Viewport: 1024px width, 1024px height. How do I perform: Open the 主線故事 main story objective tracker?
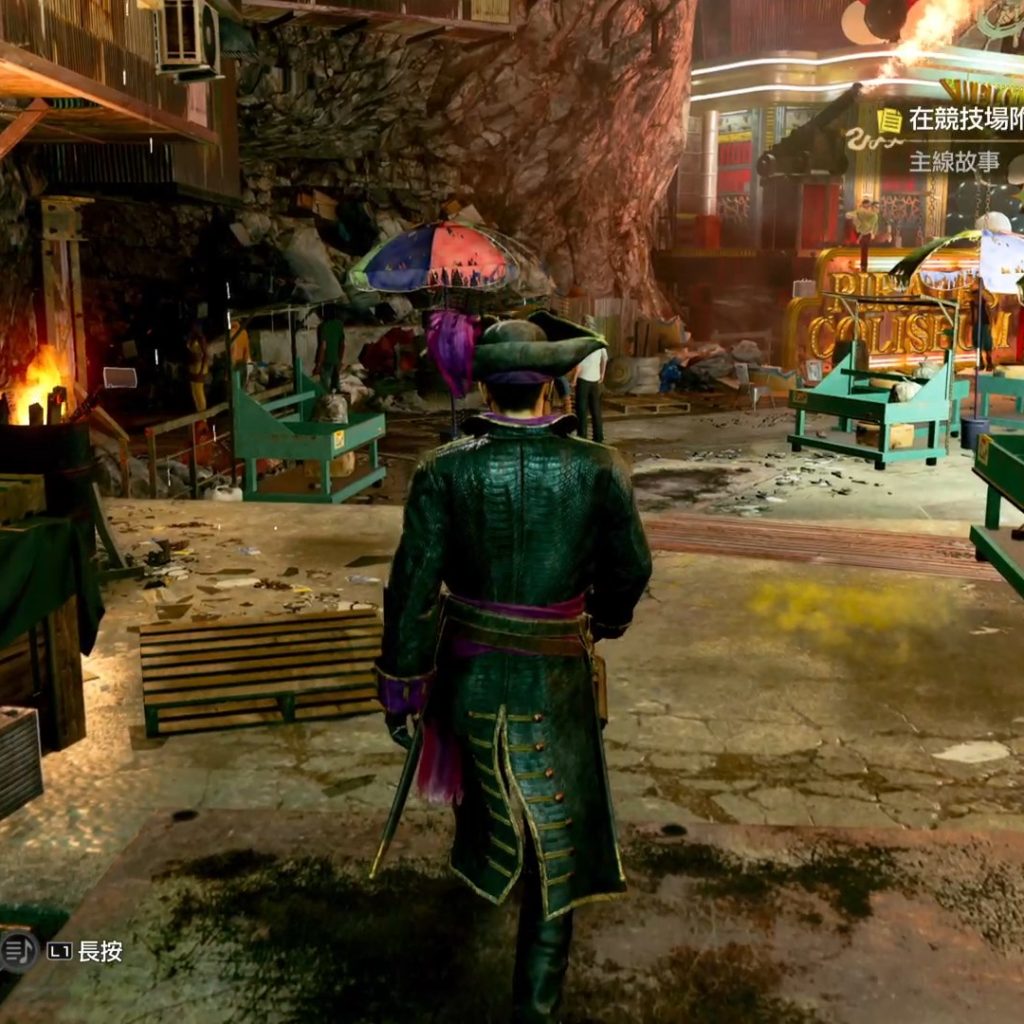(954, 161)
